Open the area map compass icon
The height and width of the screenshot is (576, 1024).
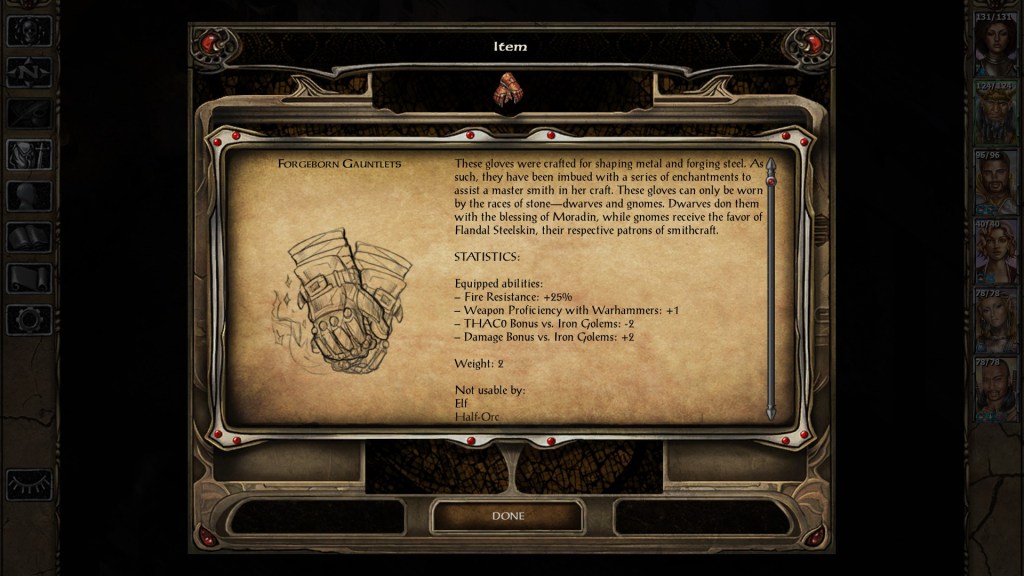28,72
